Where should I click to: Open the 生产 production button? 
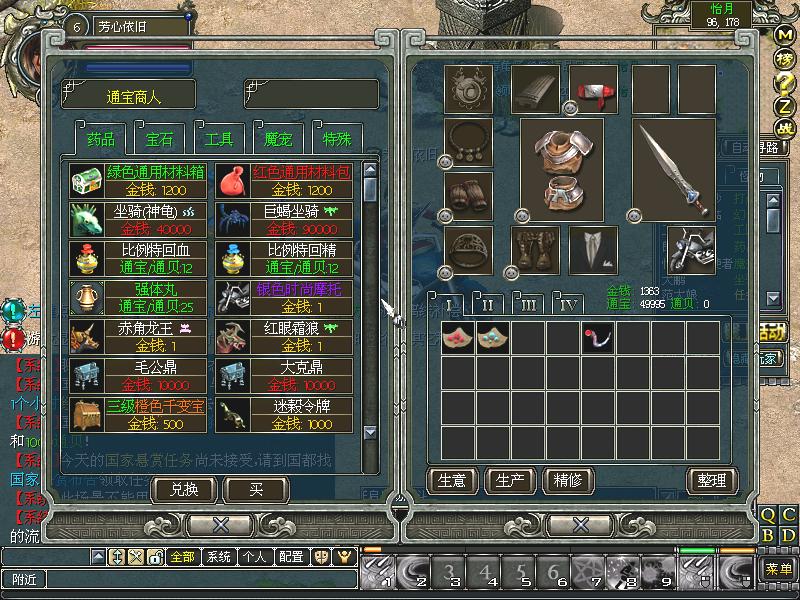click(509, 480)
